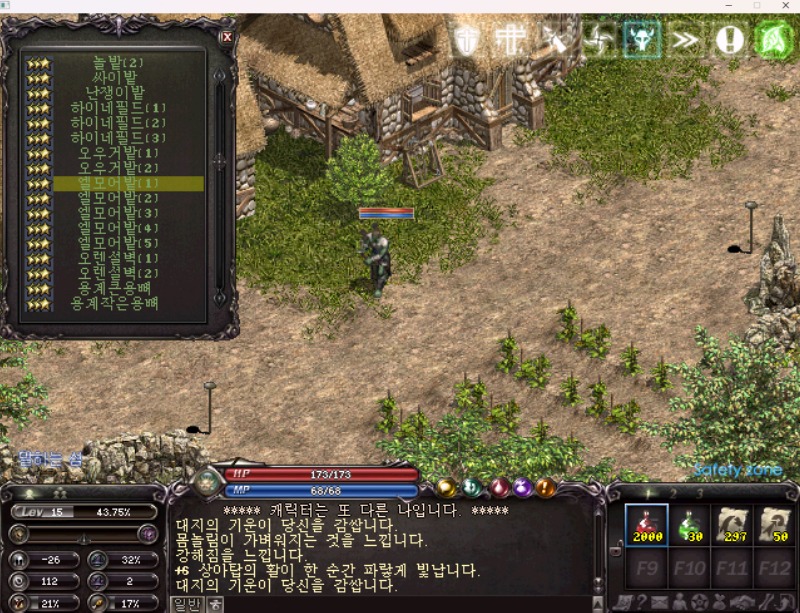Click the shield with cross buff icon

click(467, 40)
